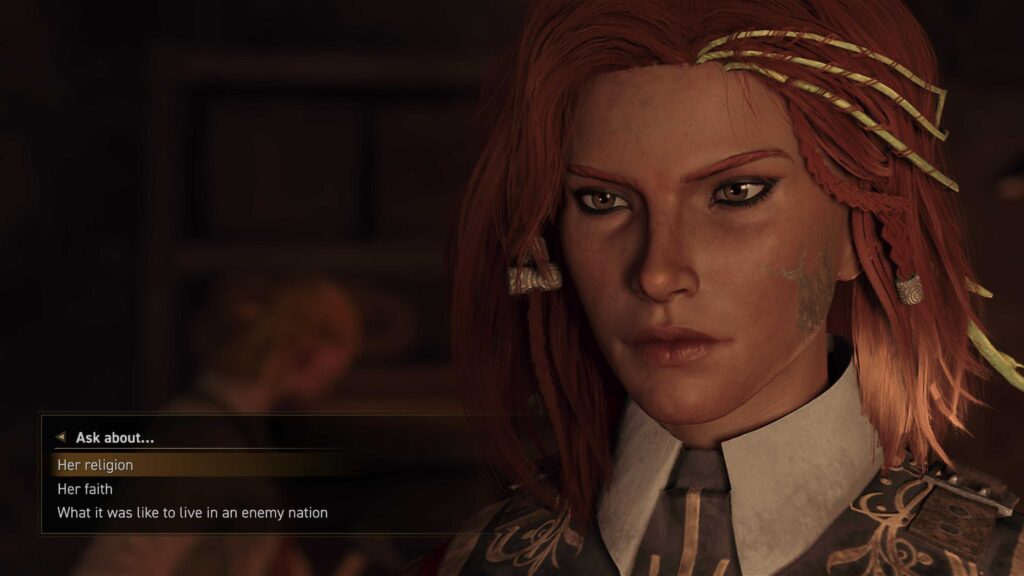Ask what living in an enemy nation was like

coord(192,513)
